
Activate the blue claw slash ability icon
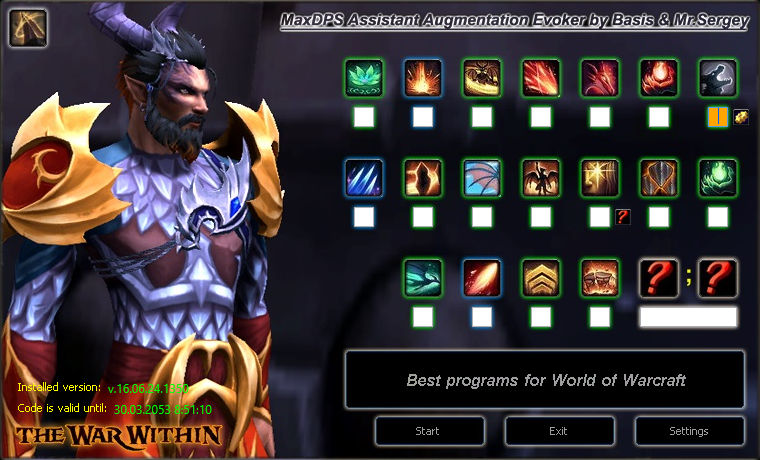pyautogui.click(x=363, y=178)
